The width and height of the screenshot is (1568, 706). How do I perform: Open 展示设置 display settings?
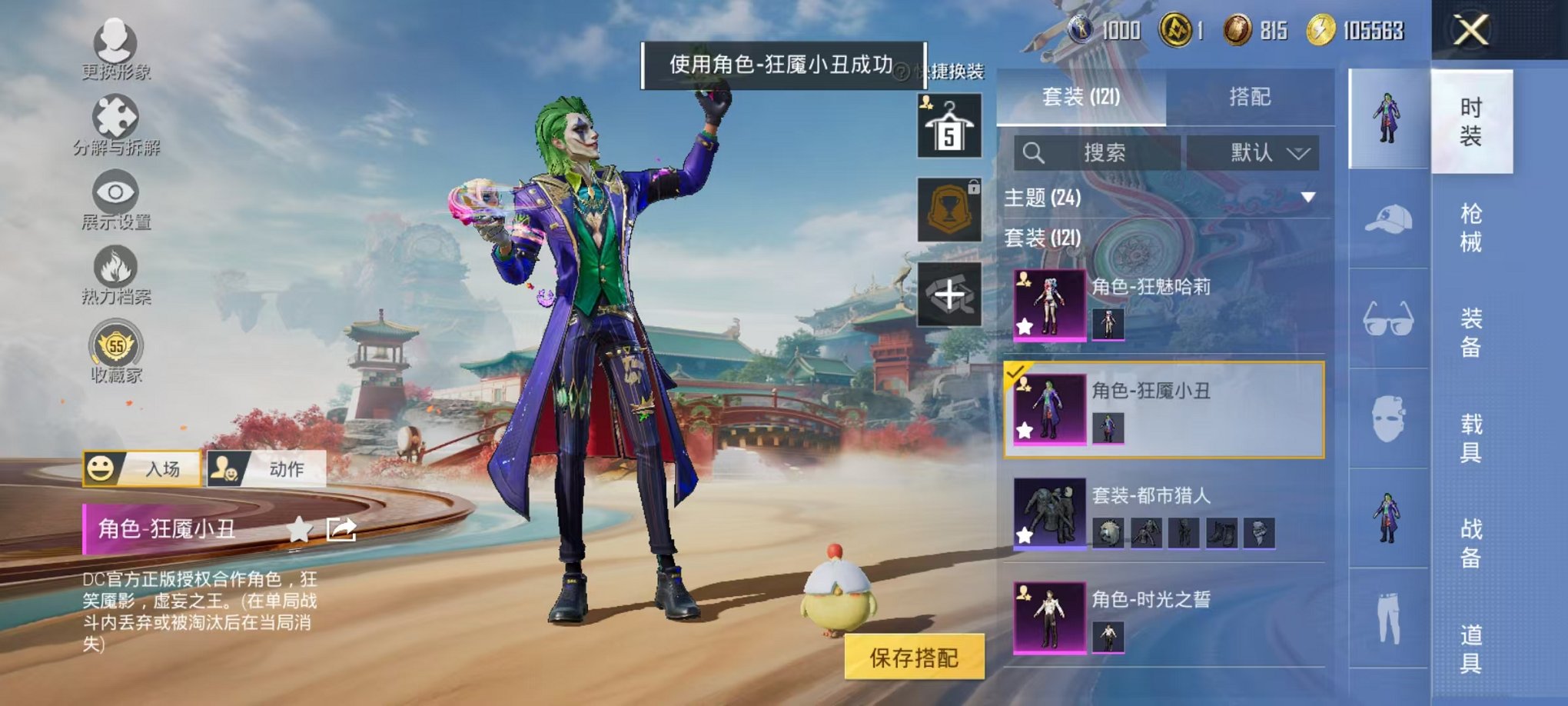(x=114, y=192)
